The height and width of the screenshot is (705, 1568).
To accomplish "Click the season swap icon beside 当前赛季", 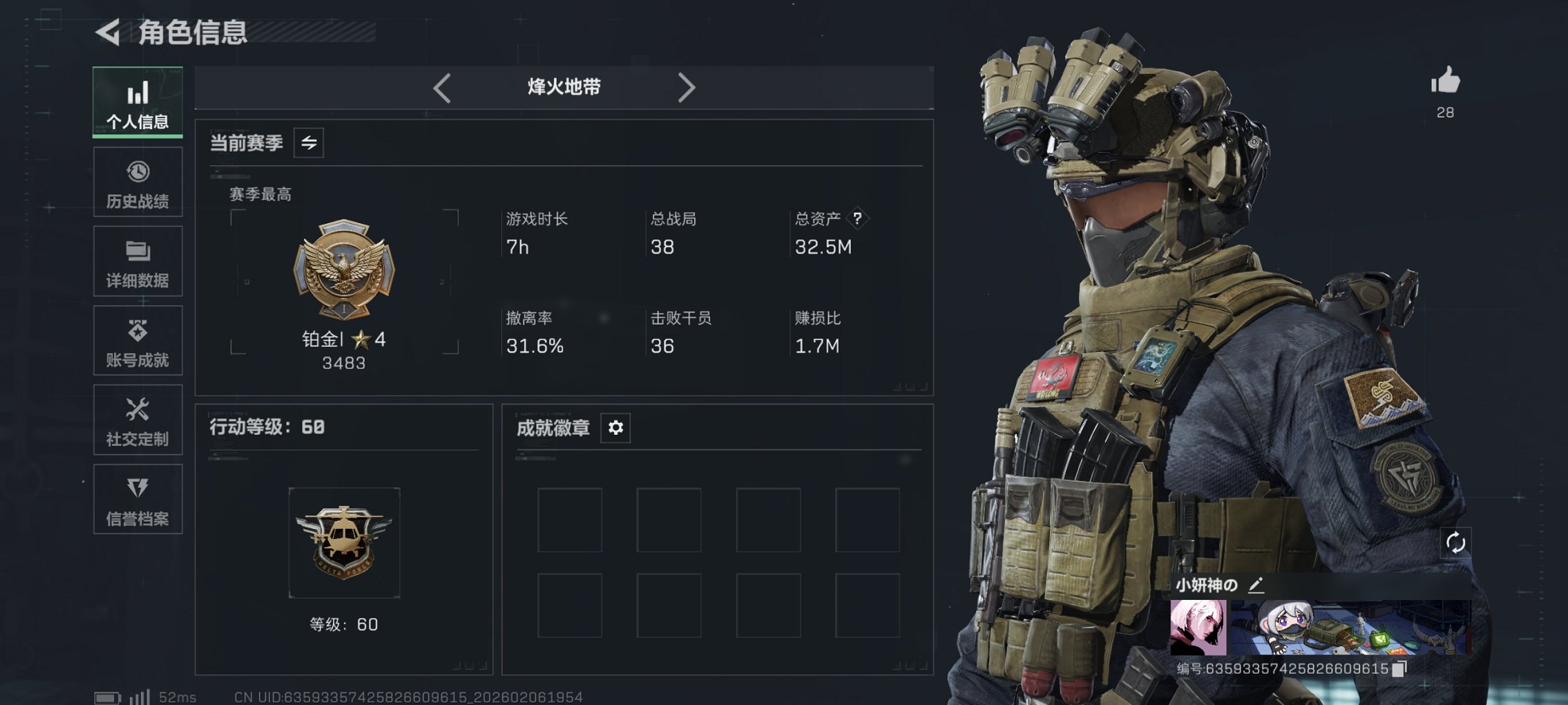I will tap(310, 144).
